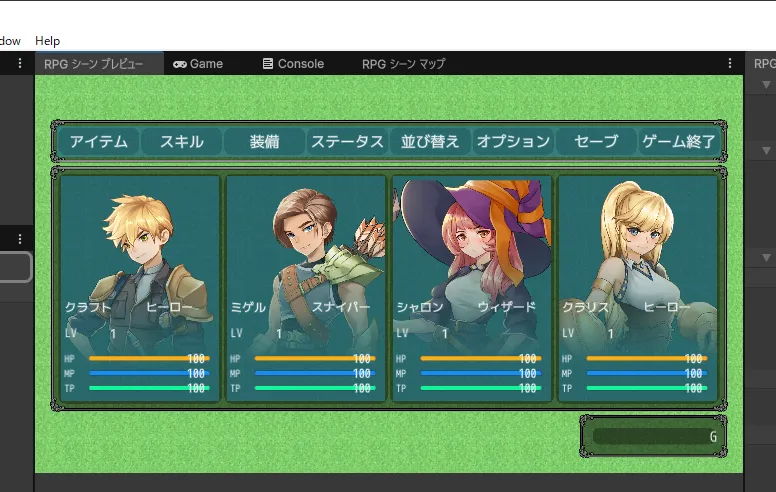Open the オプション menu

pos(513,141)
